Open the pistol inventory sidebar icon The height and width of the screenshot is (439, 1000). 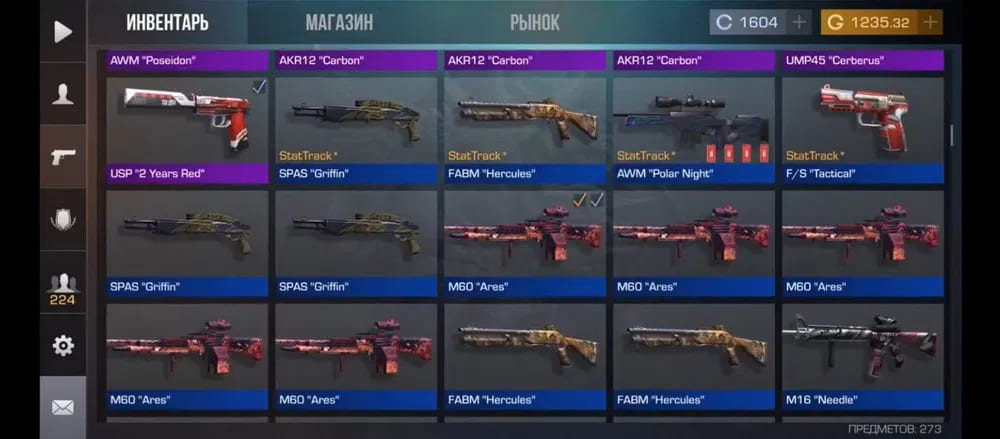click(63, 157)
